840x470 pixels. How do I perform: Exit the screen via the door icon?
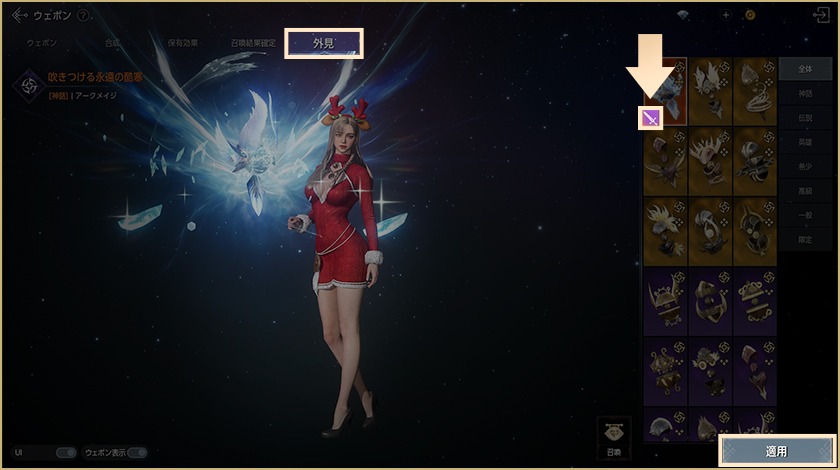823,15
